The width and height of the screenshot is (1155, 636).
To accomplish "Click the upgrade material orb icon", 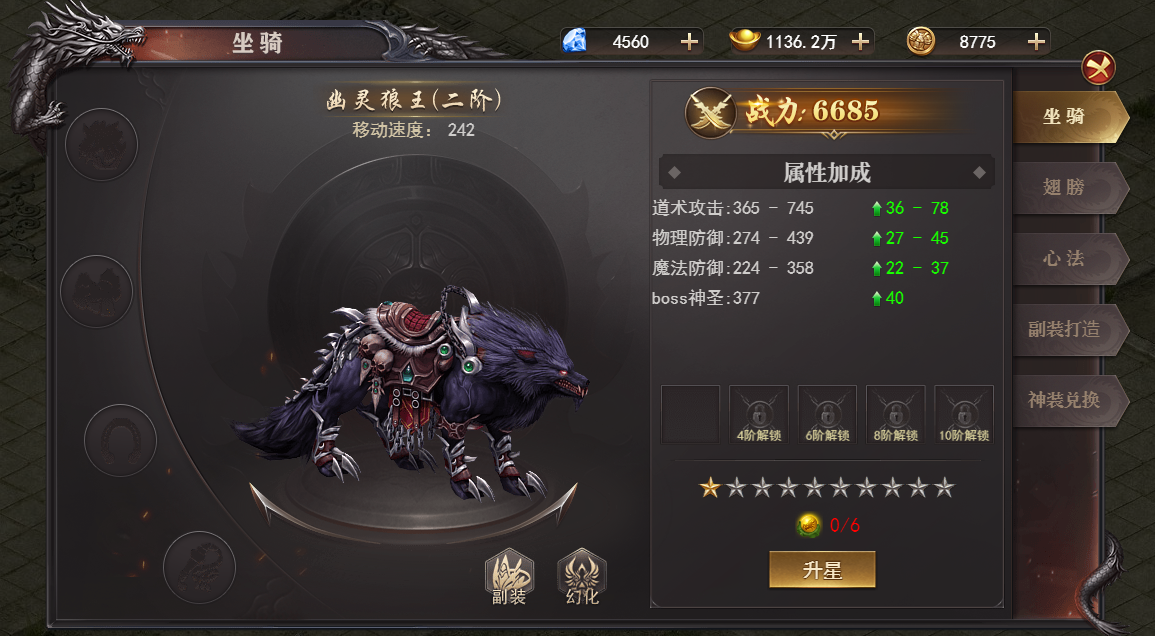I will click(x=809, y=525).
